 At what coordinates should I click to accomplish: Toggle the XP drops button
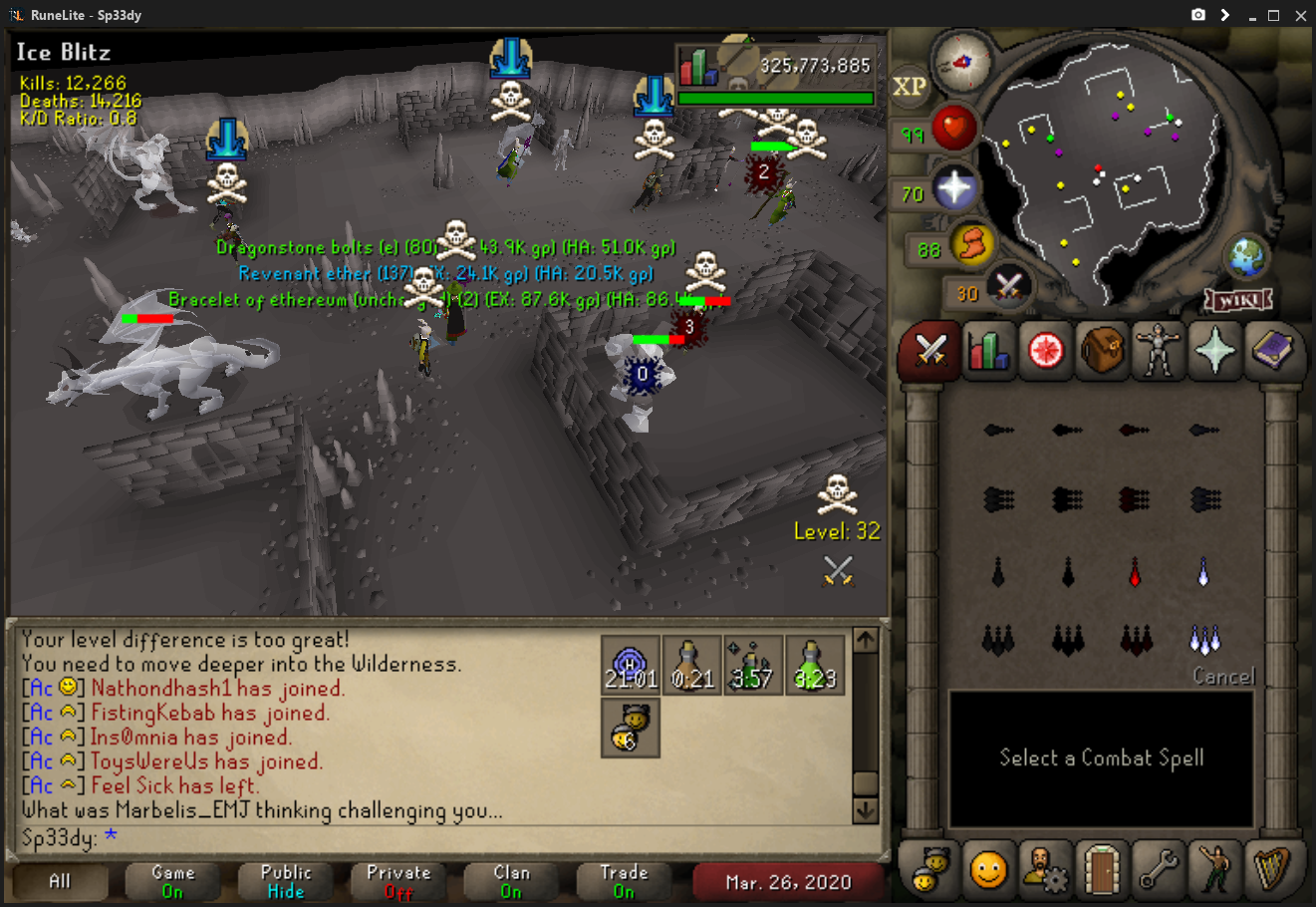tap(909, 87)
